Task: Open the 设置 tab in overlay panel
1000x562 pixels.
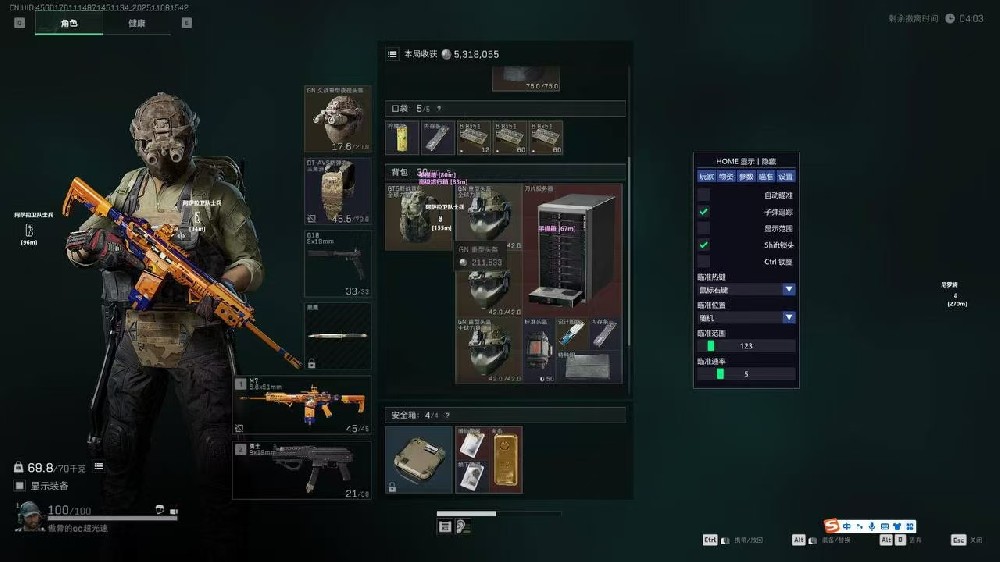Action: coord(787,177)
